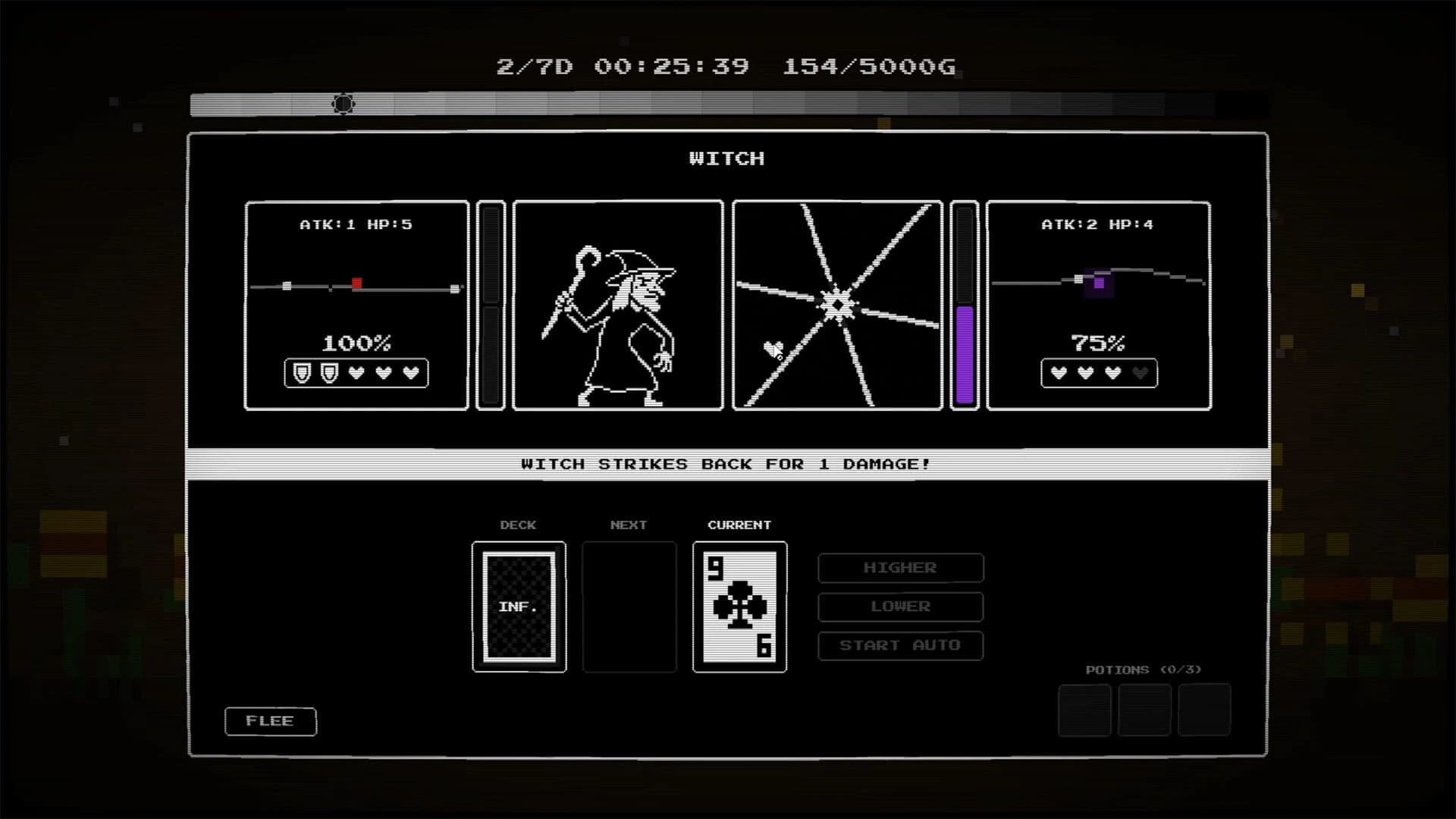Image resolution: width=1456 pixels, height=819 pixels.
Task: Click the INF. deck card back
Action: point(518,607)
